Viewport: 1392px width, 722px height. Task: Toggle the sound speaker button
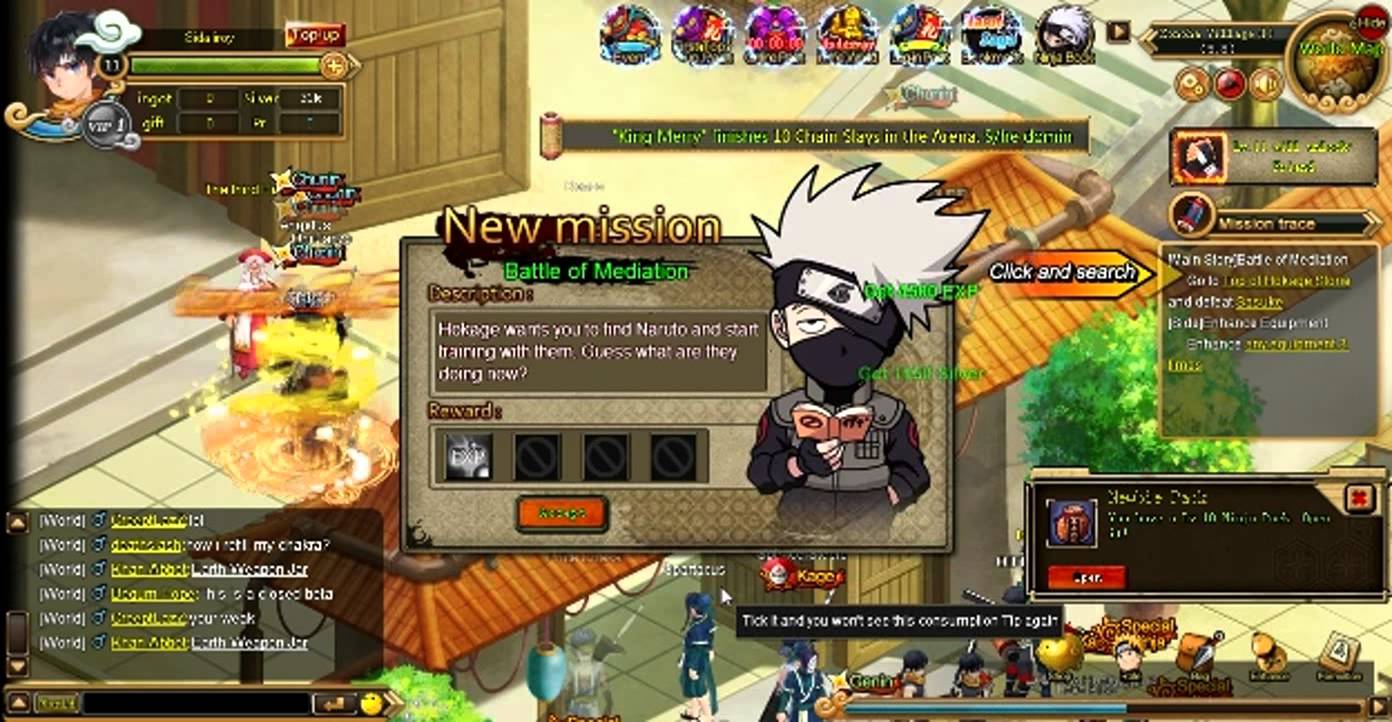pos(1266,84)
